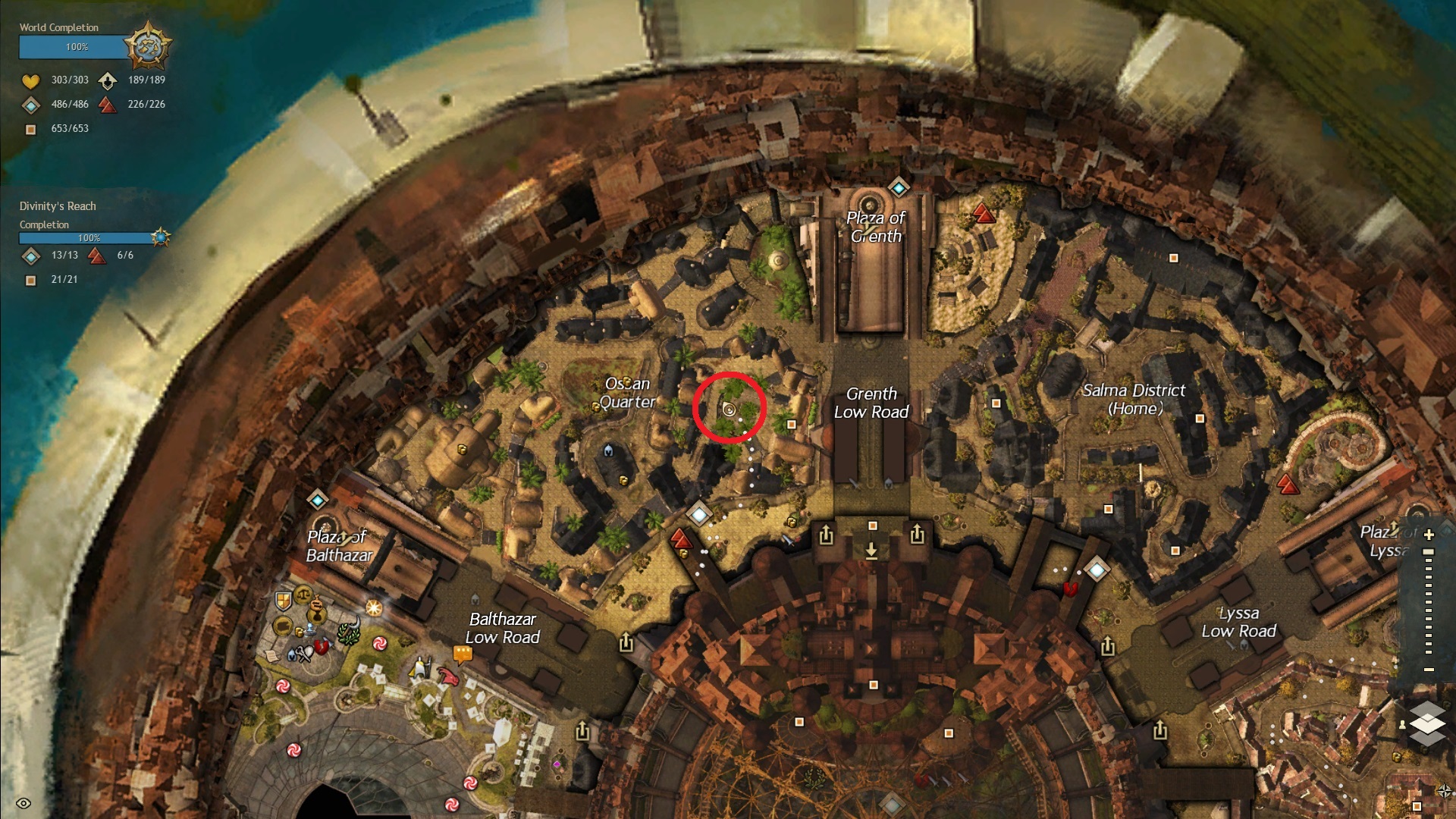Click the vista marker nearest Salma District

tap(1288, 484)
